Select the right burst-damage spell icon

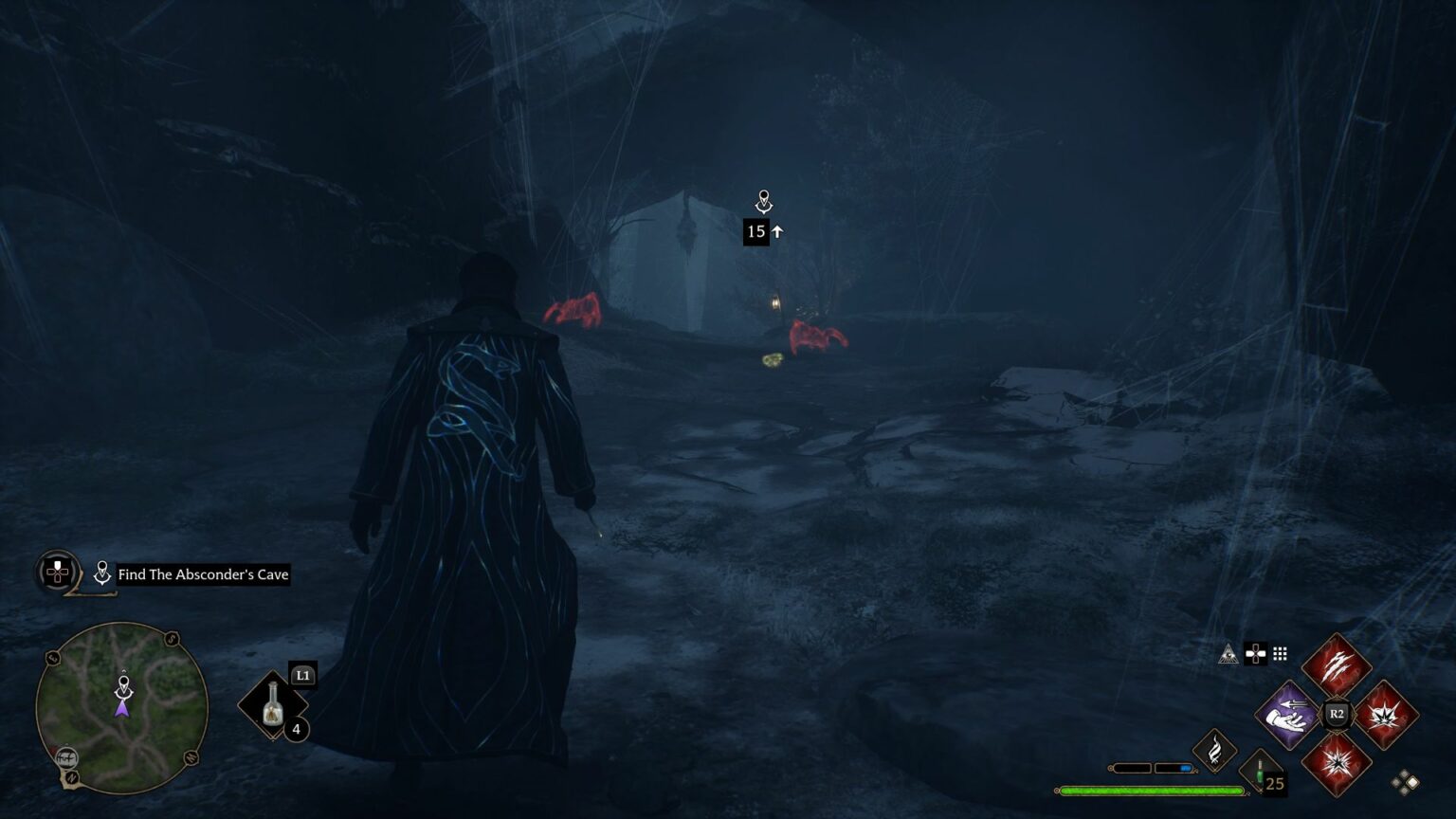click(1387, 715)
